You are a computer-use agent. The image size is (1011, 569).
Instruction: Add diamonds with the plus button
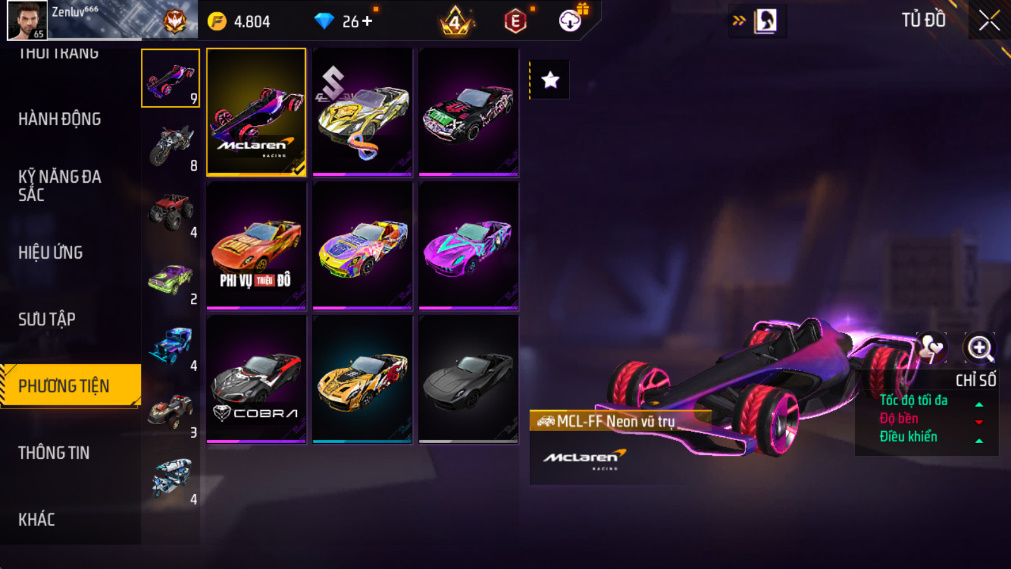point(366,21)
